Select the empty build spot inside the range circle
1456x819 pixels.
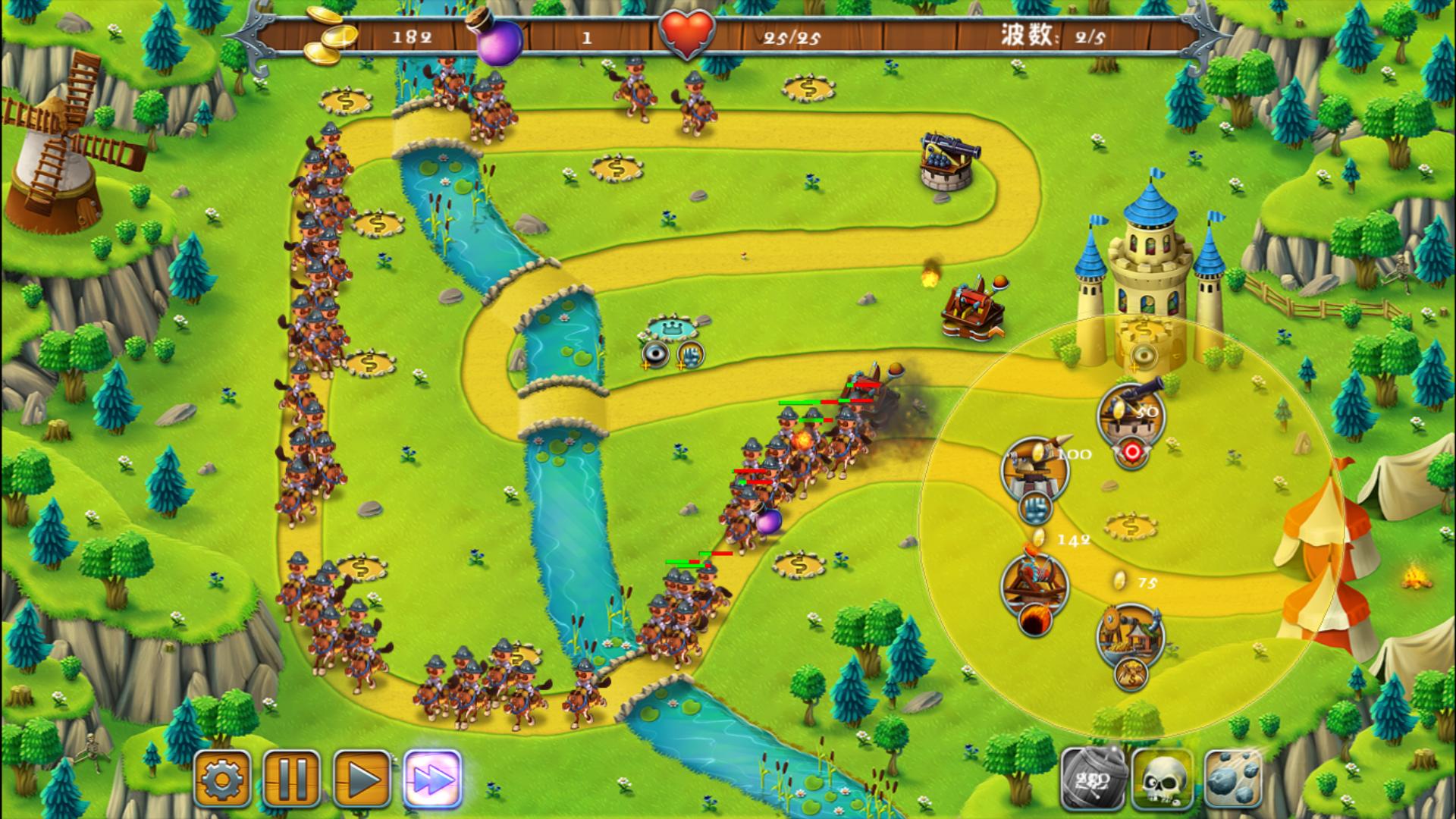(1131, 525)
